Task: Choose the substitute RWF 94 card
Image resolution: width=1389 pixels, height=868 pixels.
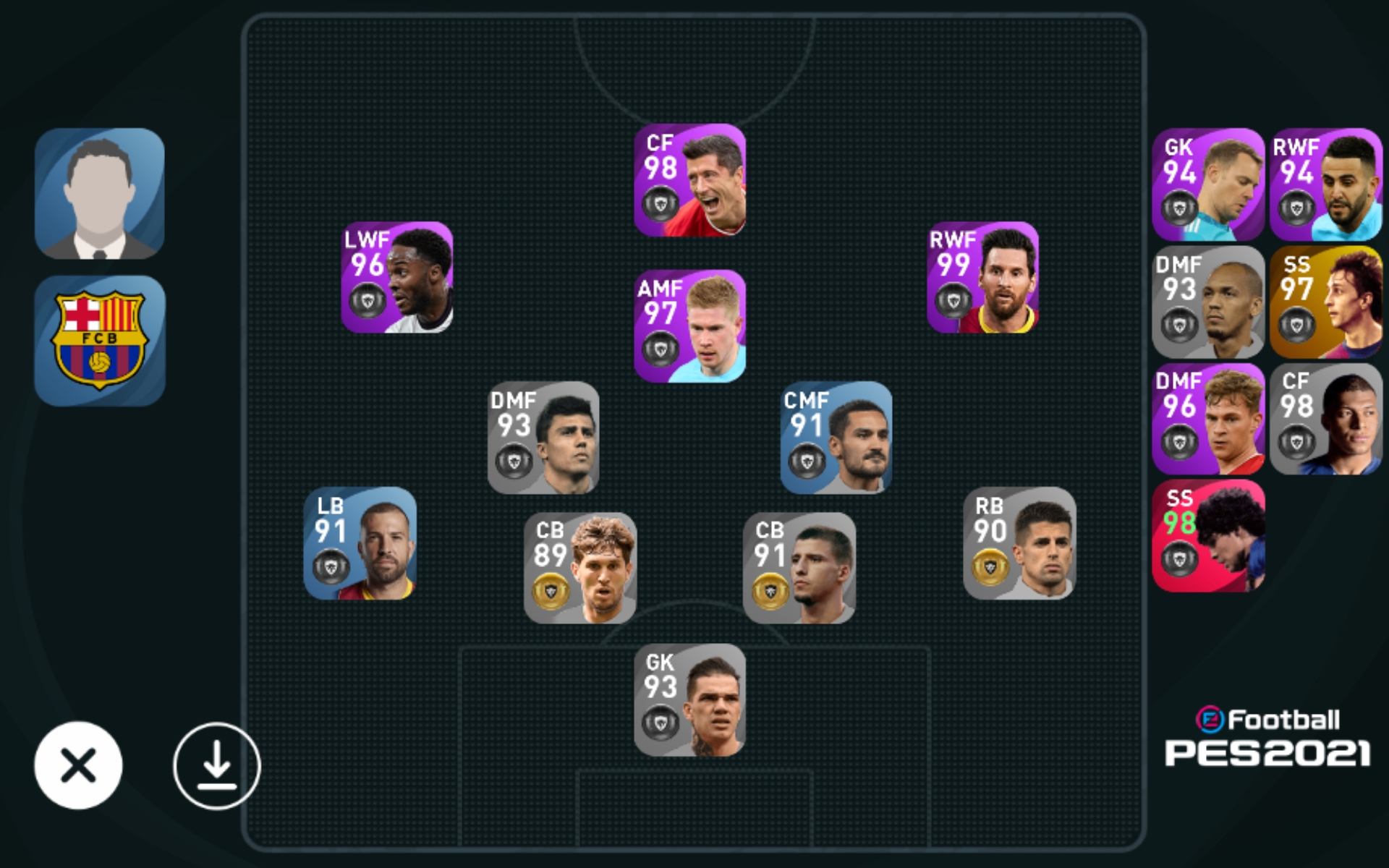Action: click(1325, 184)
